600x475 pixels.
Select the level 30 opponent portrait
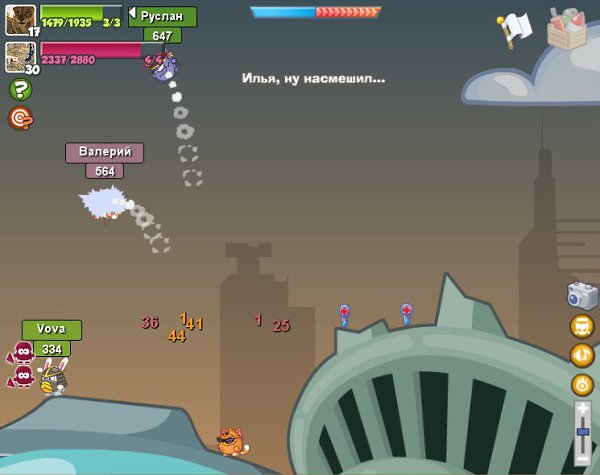(19, 54)
